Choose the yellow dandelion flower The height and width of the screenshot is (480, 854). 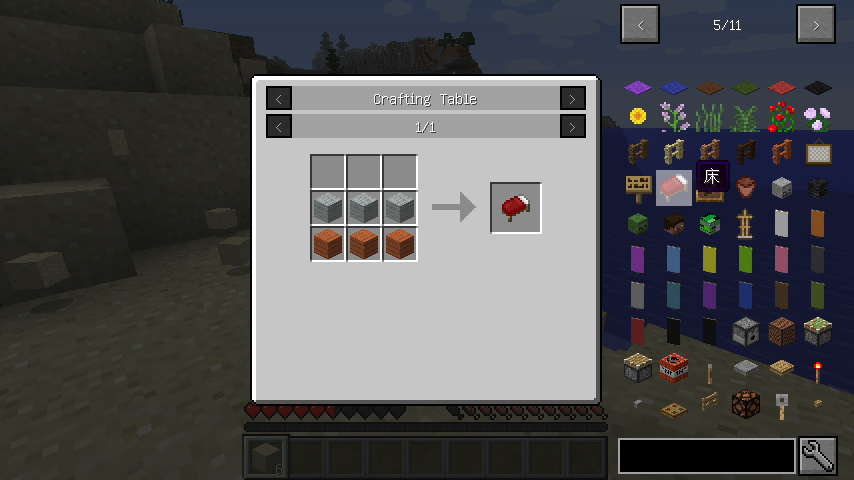[x=638, y=117]
